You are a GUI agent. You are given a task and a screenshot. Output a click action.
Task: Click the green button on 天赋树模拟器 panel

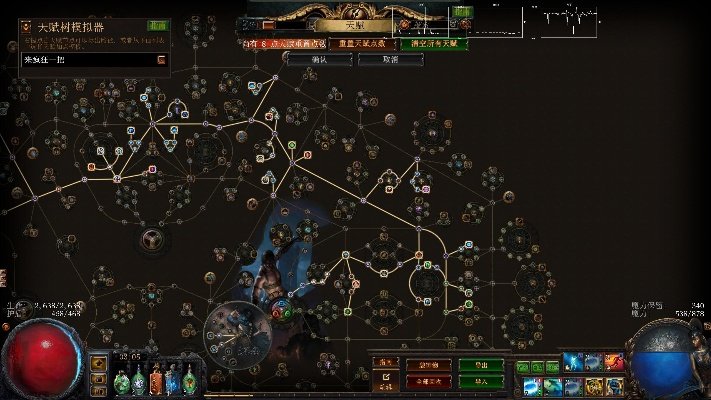click(x=158, y=25)
